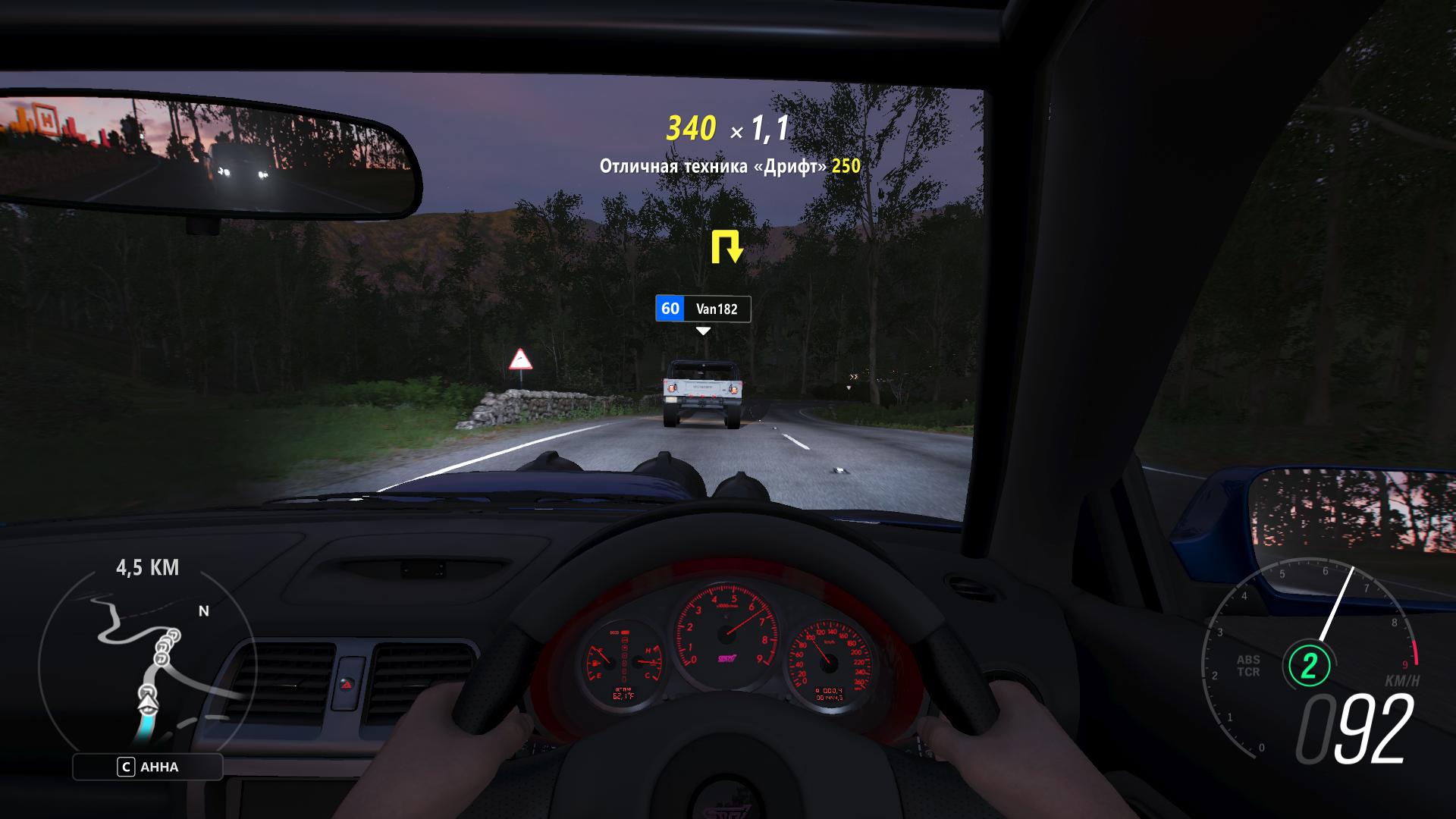Click the yellow U-turn arrow icon
The width and height of the screenshot is (1456, 819).
(726, 247)
